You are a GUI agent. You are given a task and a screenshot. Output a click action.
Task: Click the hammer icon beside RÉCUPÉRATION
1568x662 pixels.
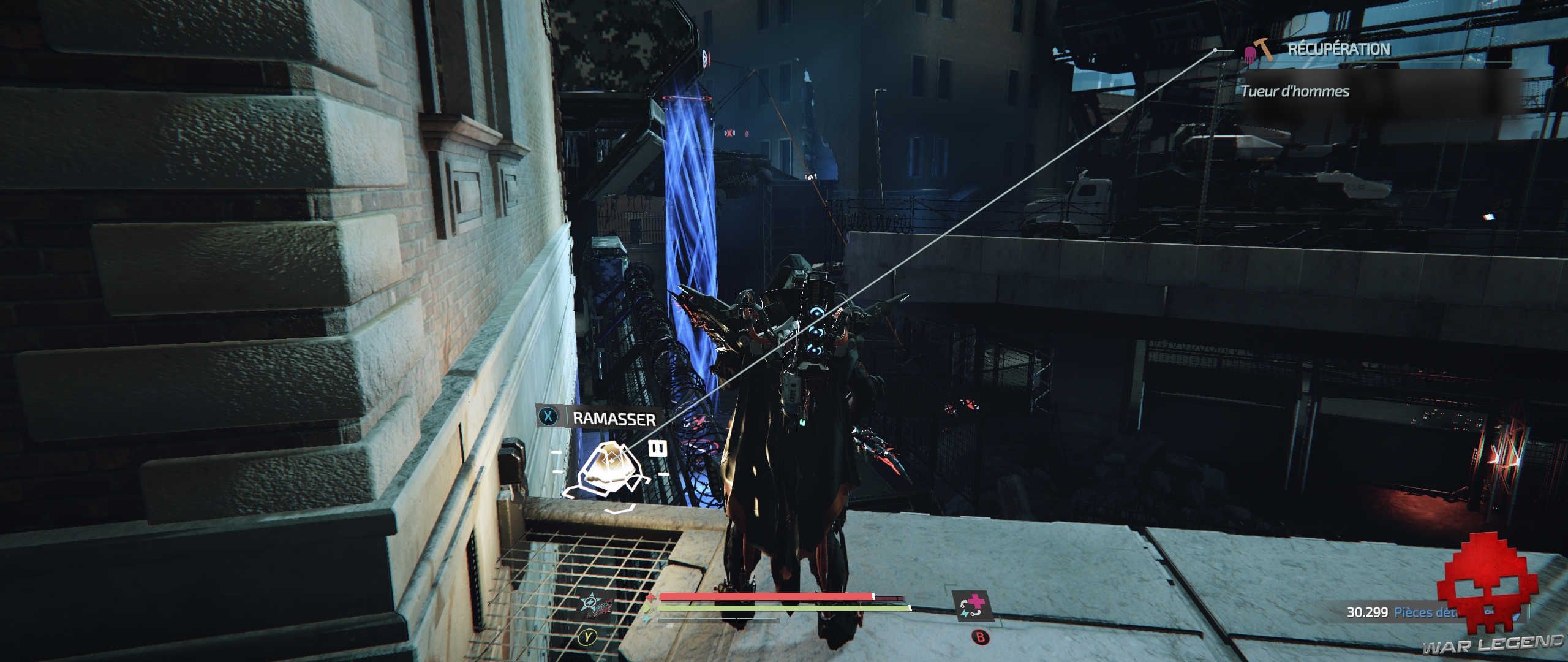(x=1264, y=50)
